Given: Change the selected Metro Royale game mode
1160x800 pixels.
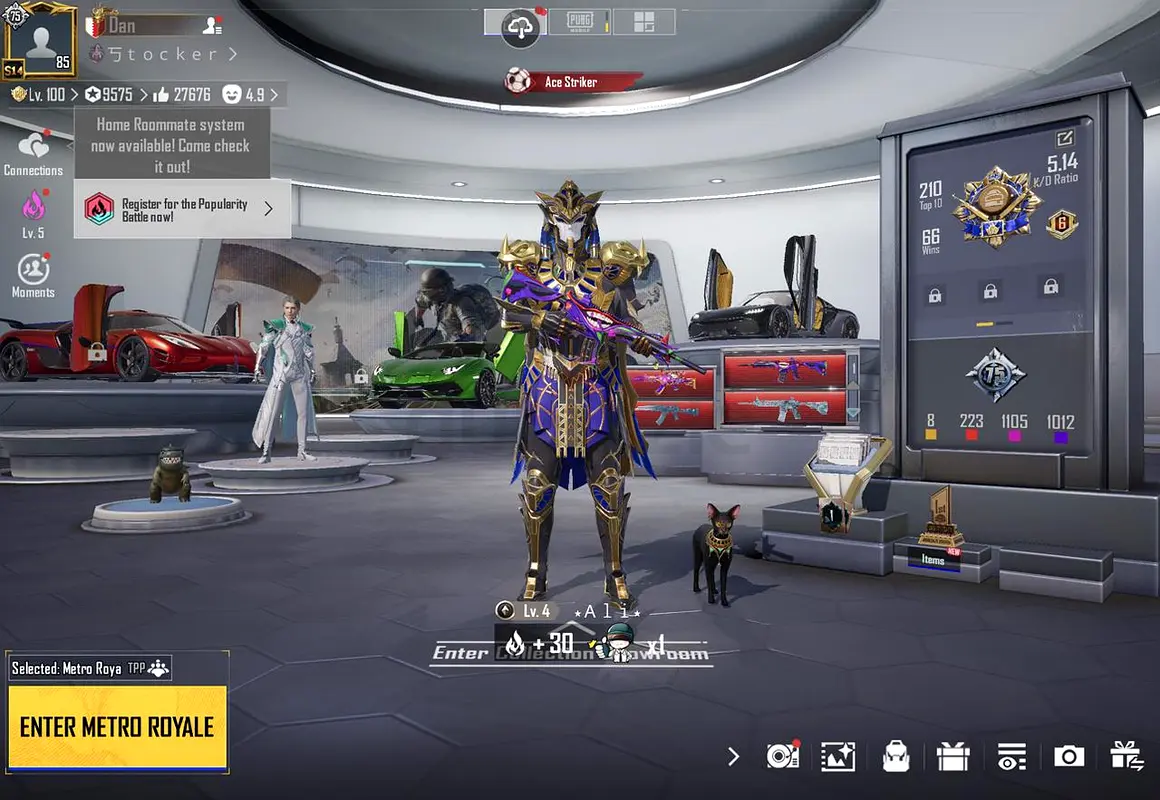Looking at the screenshot, I should click(x=91, y=668).
